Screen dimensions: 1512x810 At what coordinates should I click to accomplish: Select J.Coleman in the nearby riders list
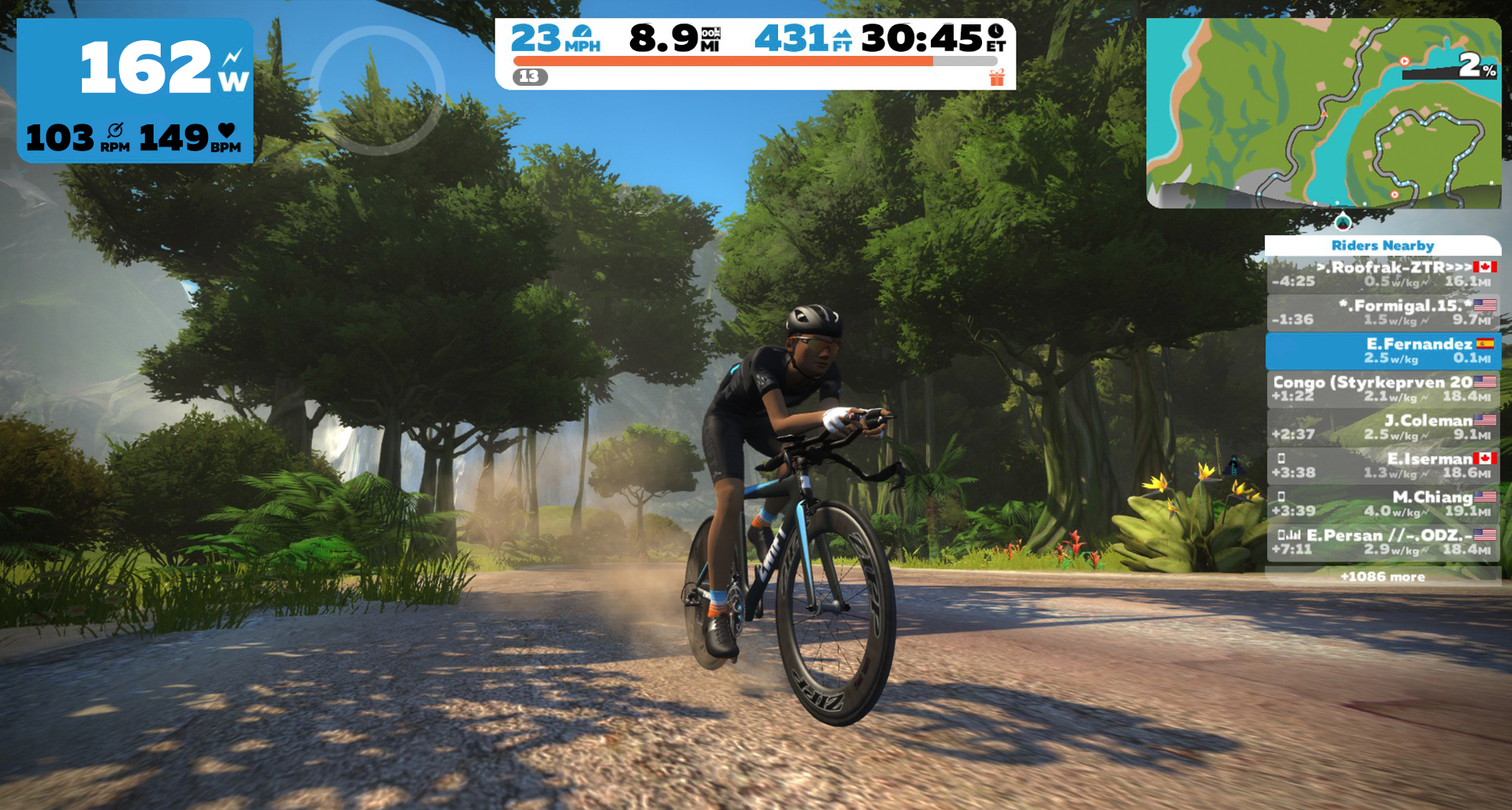coord(1383,427)
